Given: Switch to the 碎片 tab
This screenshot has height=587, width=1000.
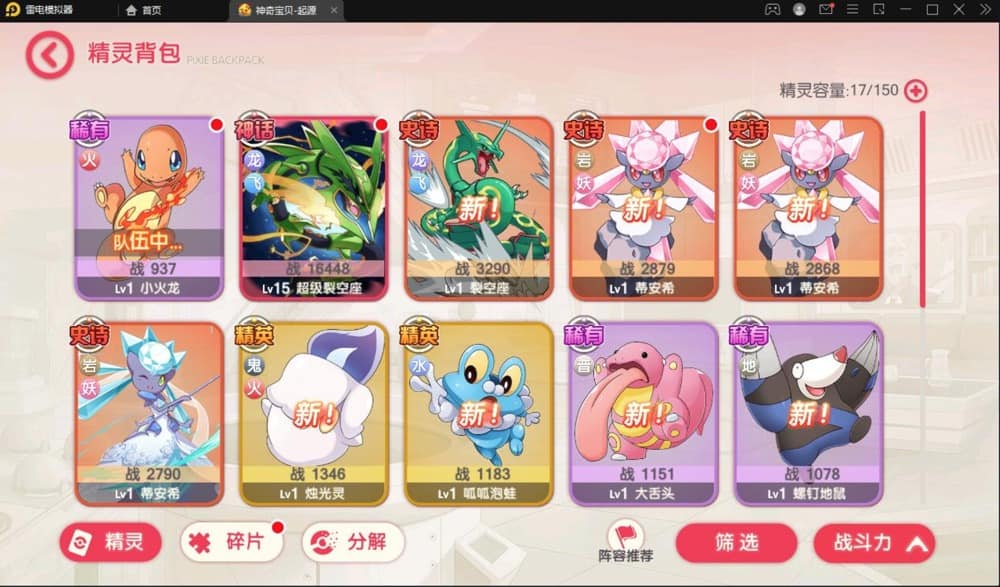Looking at the screenshot, I should (230, 543).
